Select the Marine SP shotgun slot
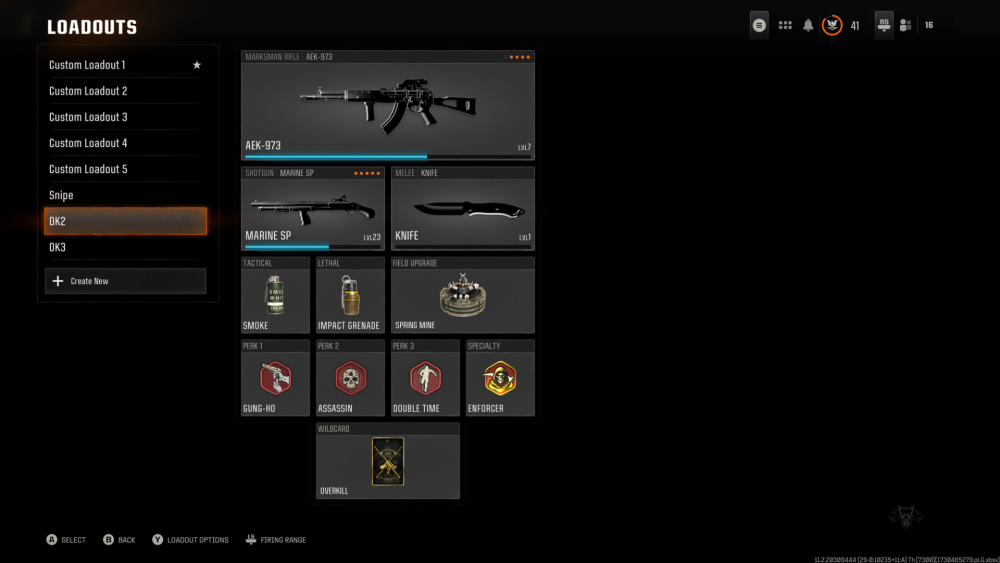 pos(312,208)
